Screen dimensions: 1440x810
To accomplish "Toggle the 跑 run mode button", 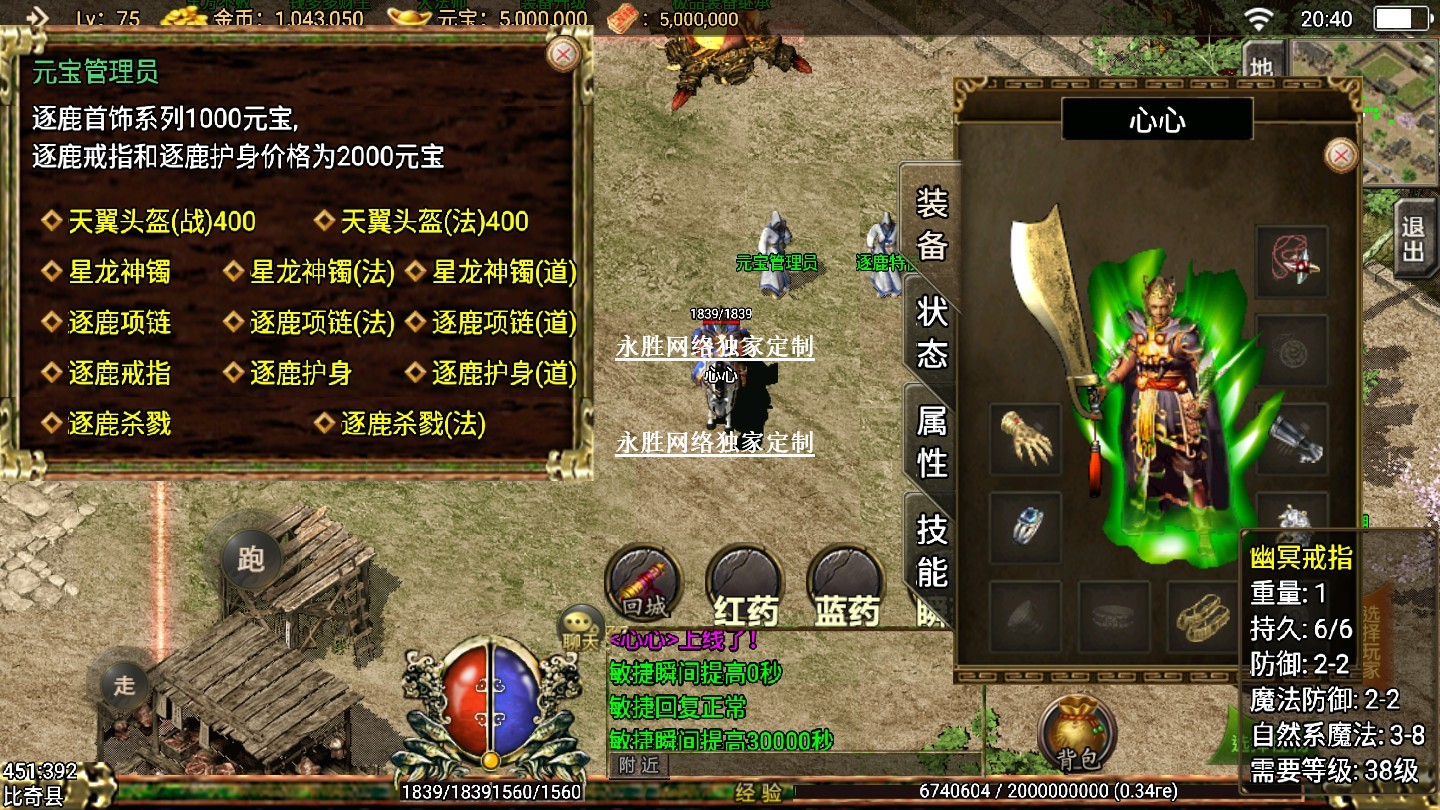I will (250, 558).
